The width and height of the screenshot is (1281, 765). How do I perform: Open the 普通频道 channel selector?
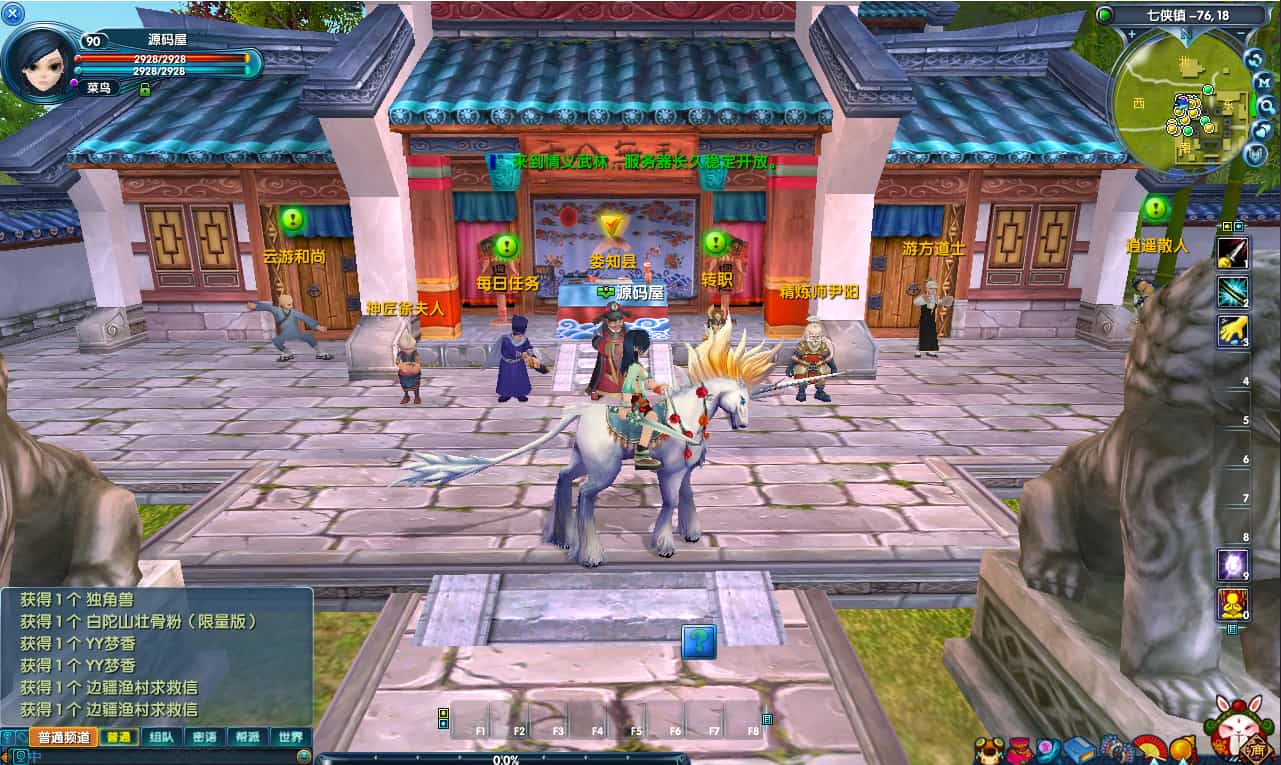(x=64, y=737)
